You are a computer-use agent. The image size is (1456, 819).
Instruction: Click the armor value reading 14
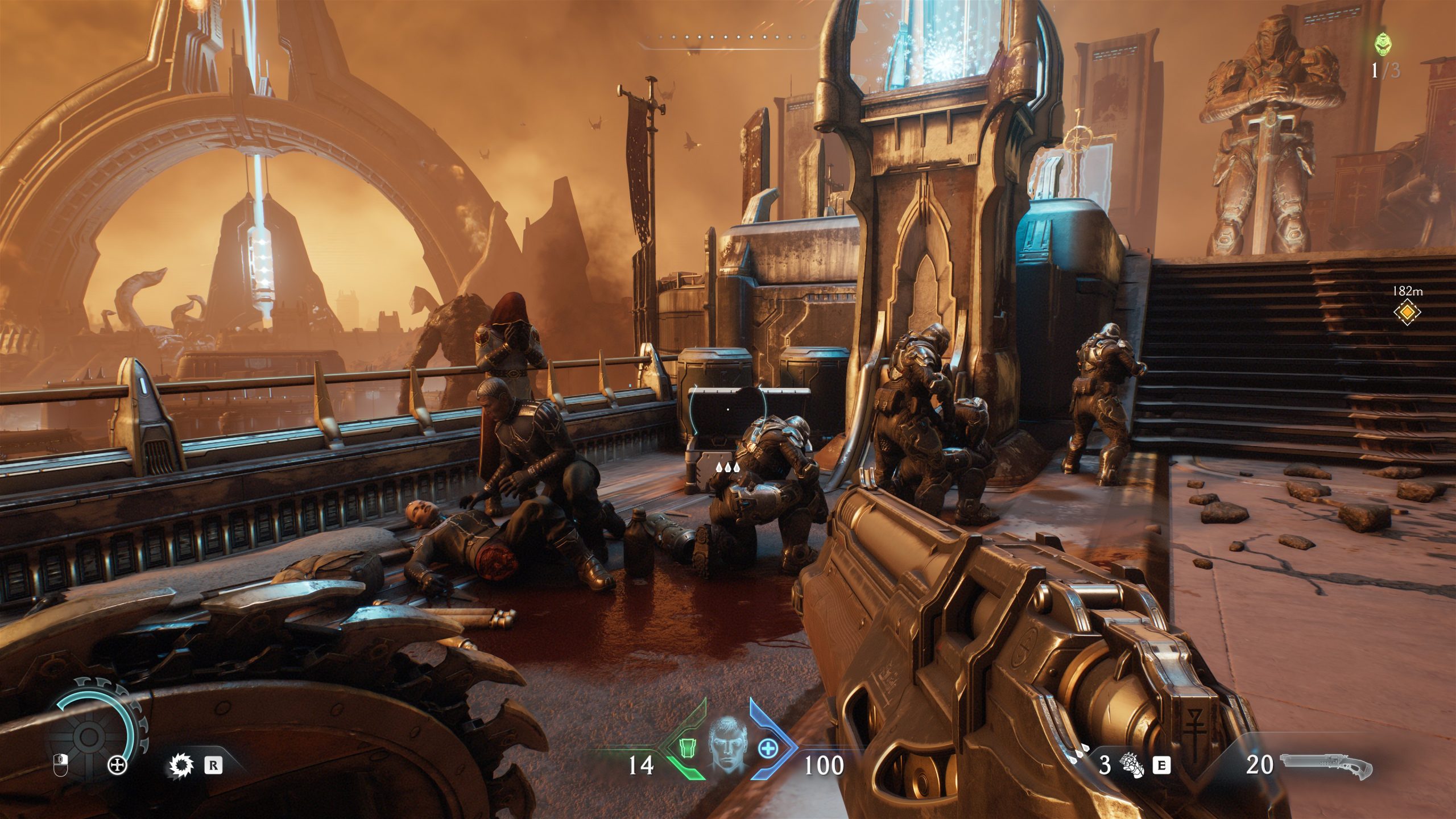tap(641, 766)
